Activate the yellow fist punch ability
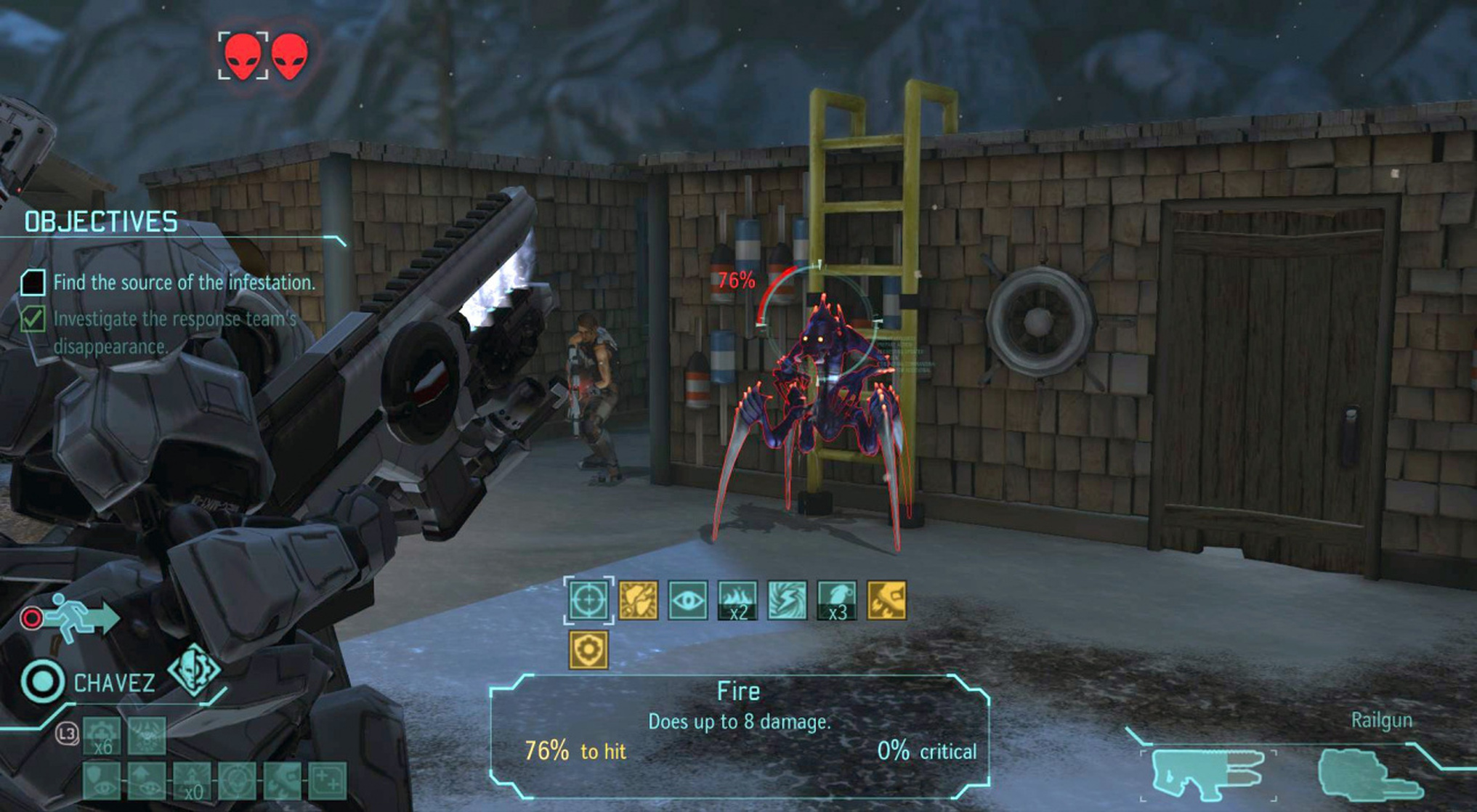Screen dimensions: 1477x812 click(638, 601)
